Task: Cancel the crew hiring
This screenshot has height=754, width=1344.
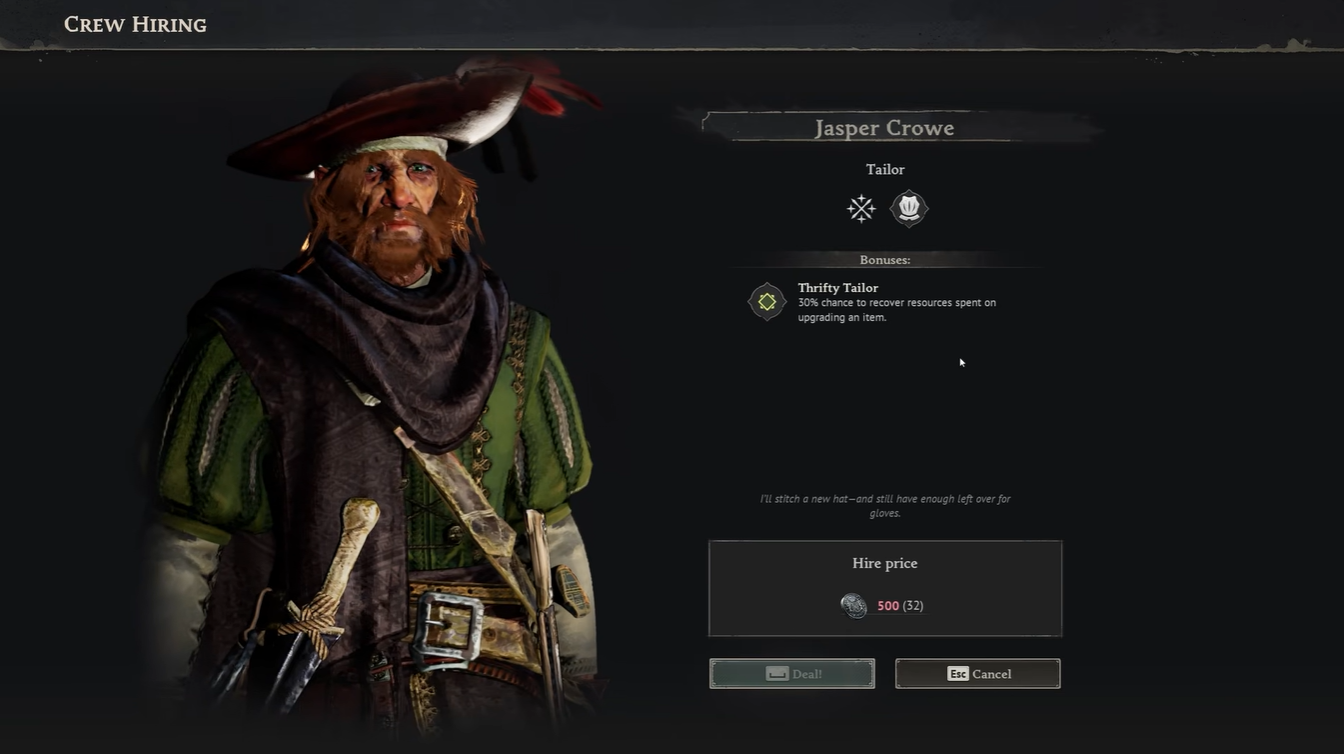Action: (978, 674)
